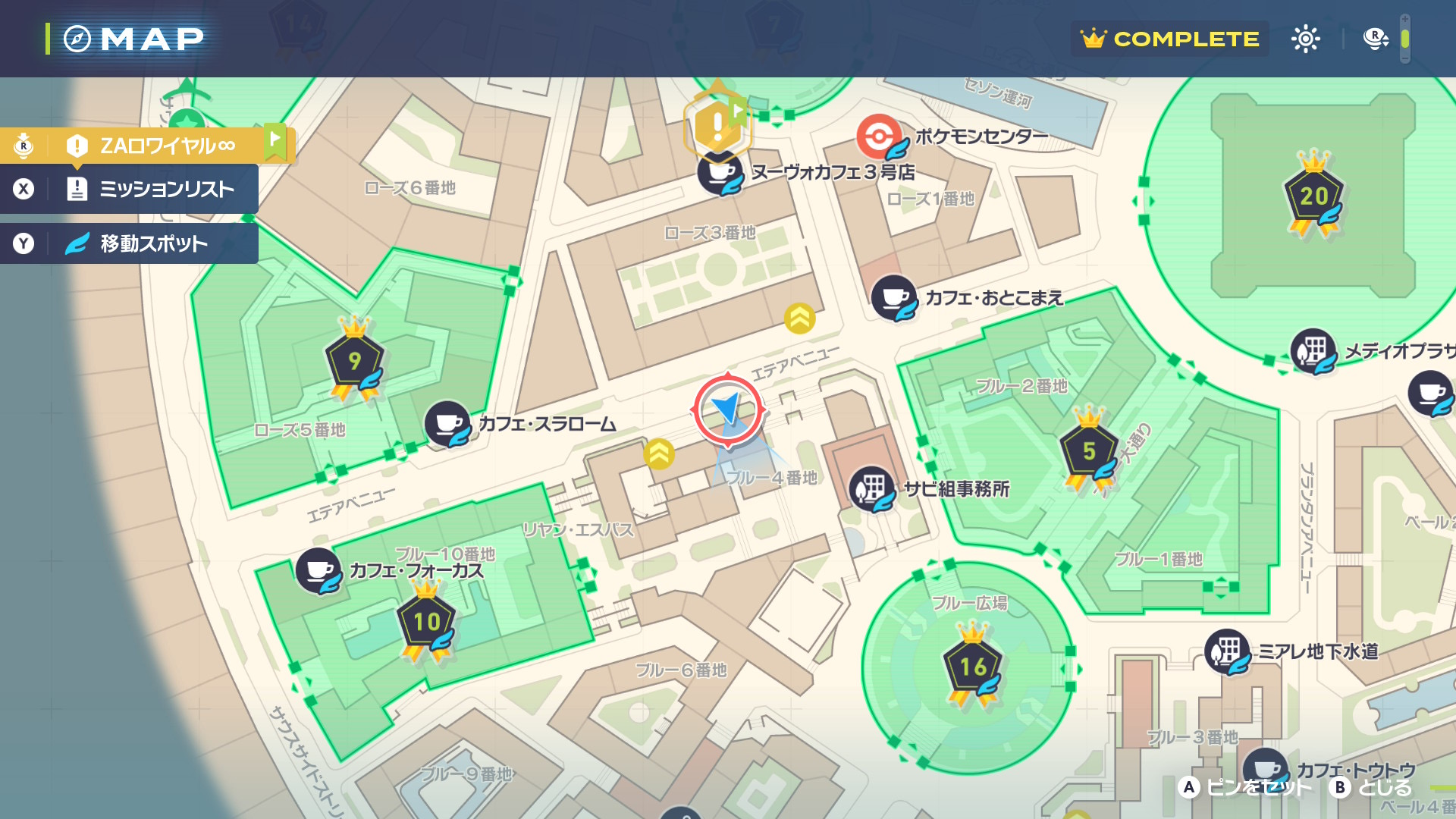1456x819 pixels.
Task: Select the ポケモンセンター map marker
Action: click(879, 136)
